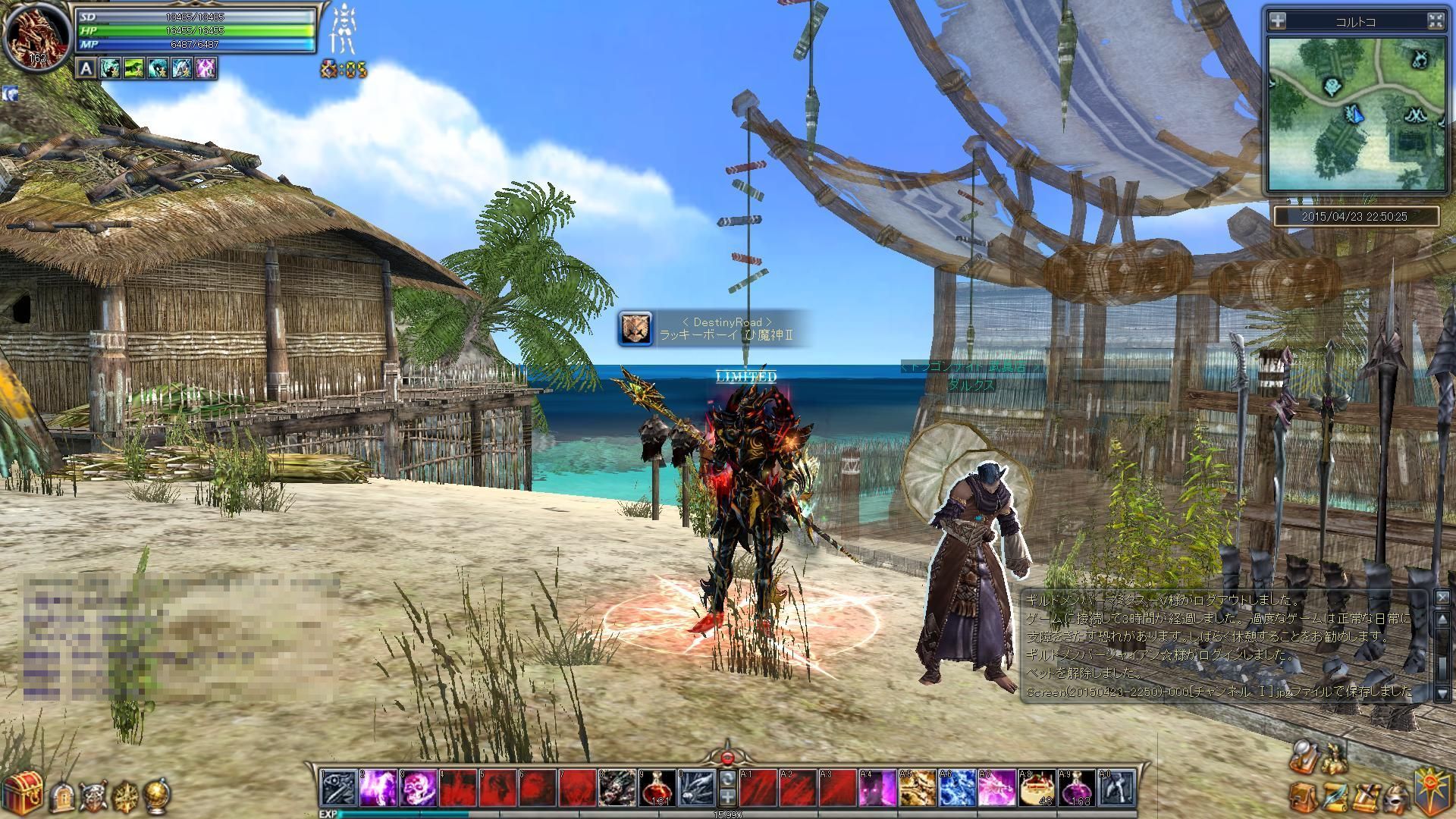
Task: Select the green buff status icon
Action: 134,69
